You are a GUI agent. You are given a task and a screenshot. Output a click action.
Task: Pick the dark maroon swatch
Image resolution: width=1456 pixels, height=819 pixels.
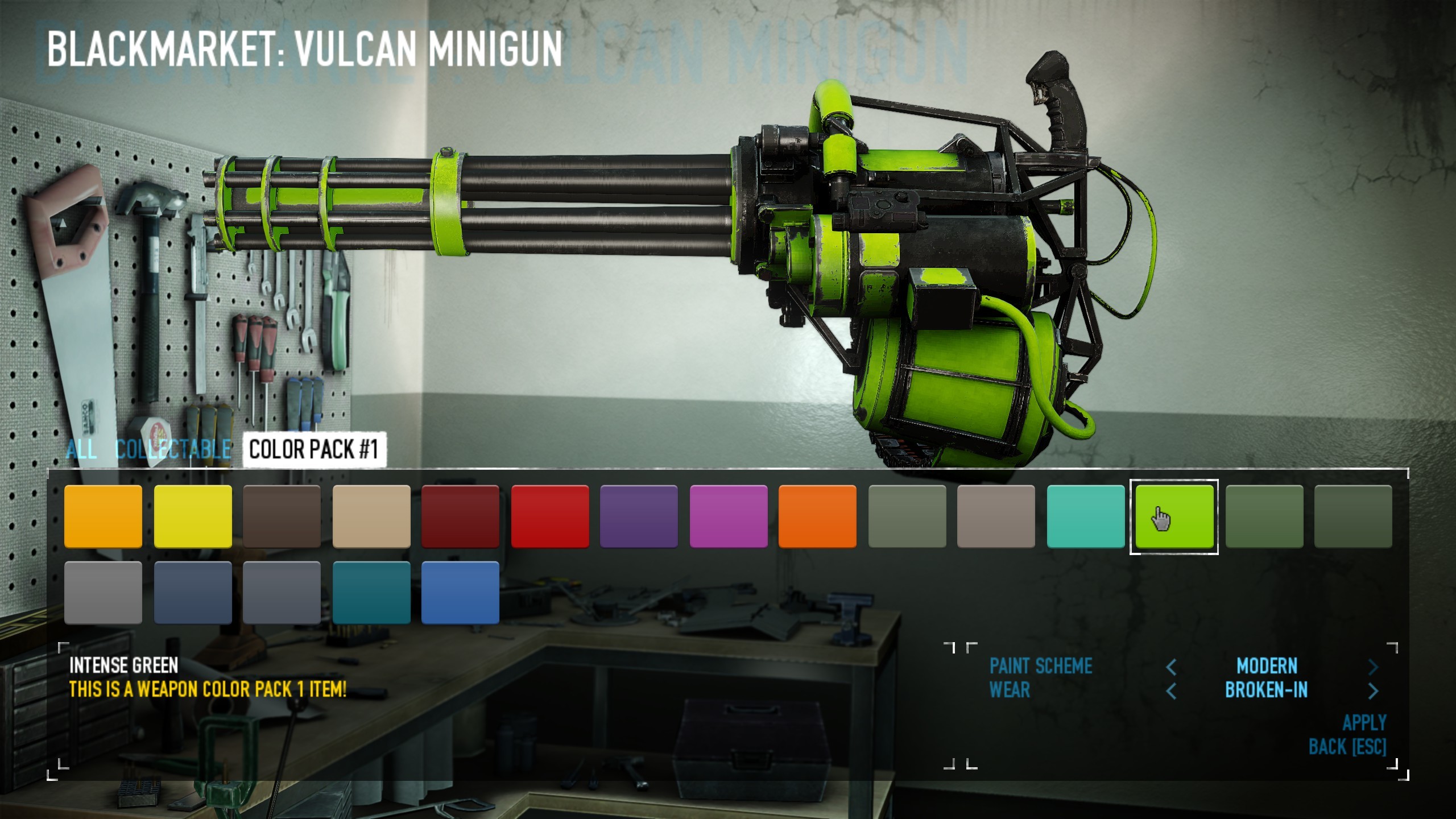coord(461,516)
